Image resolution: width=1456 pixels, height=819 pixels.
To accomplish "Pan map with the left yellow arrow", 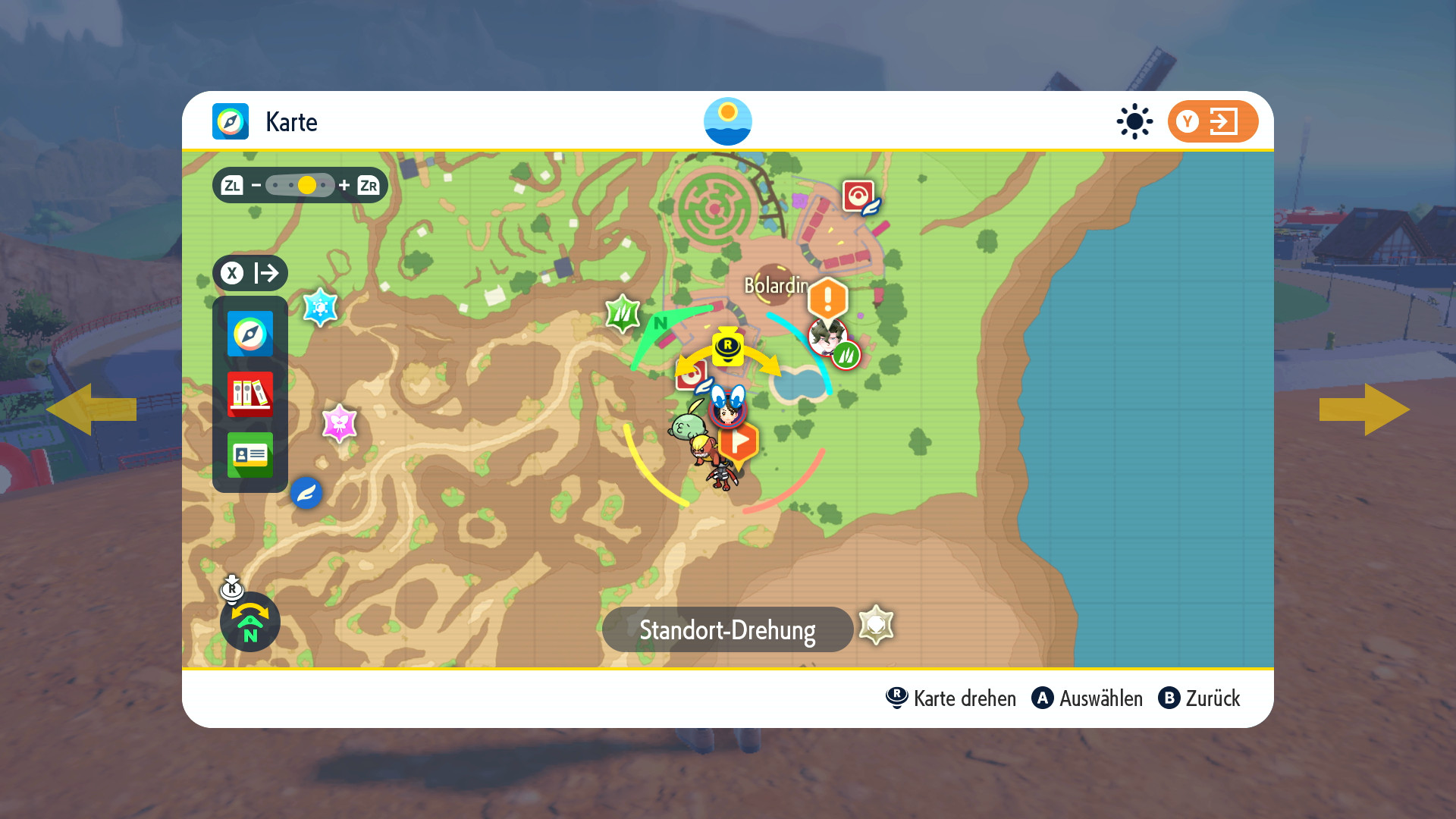I will coord(91,409).
